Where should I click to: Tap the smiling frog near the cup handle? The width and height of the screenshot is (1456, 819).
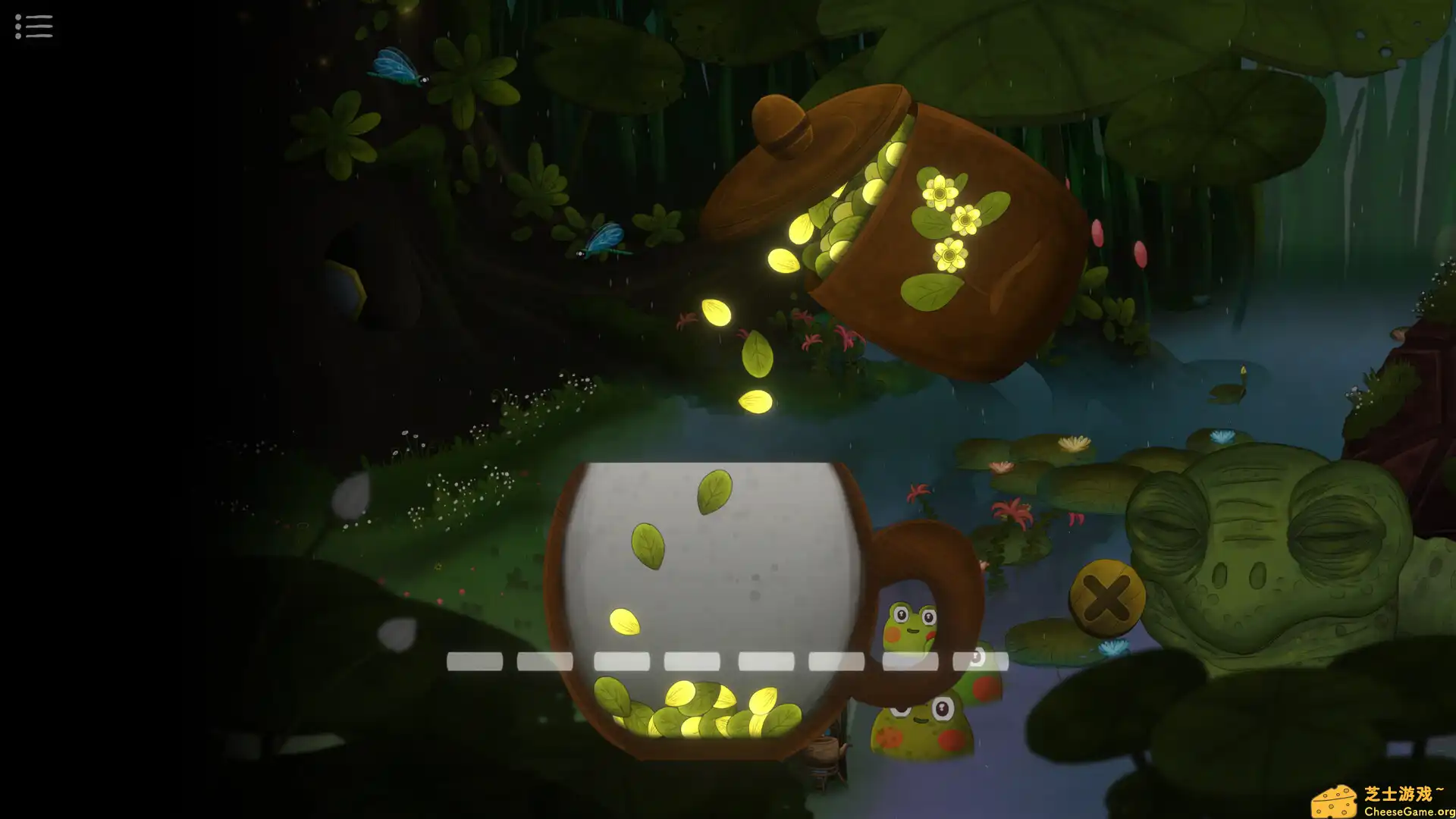(x=910, y=622)
